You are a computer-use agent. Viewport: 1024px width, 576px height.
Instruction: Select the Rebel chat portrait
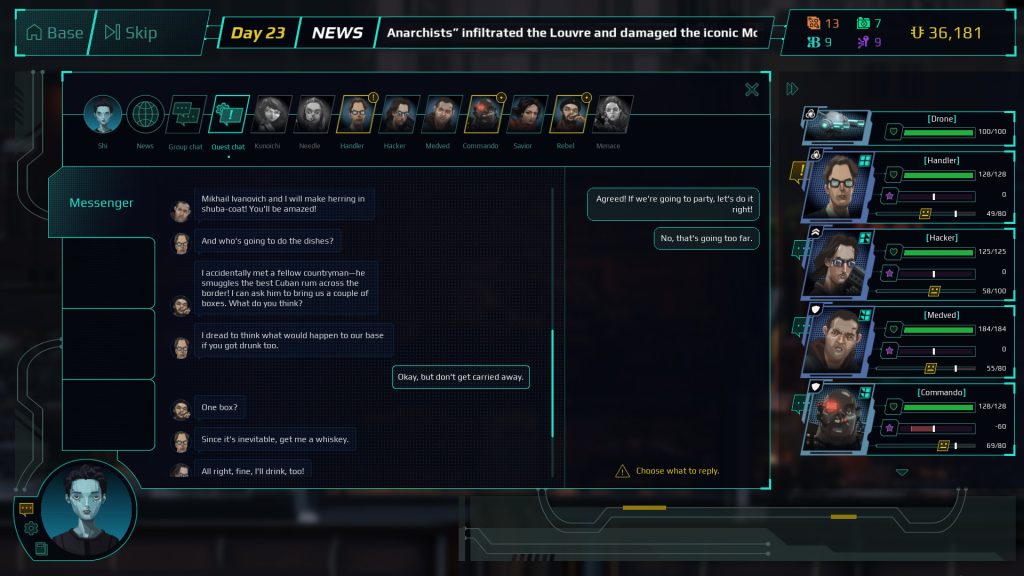568,115
